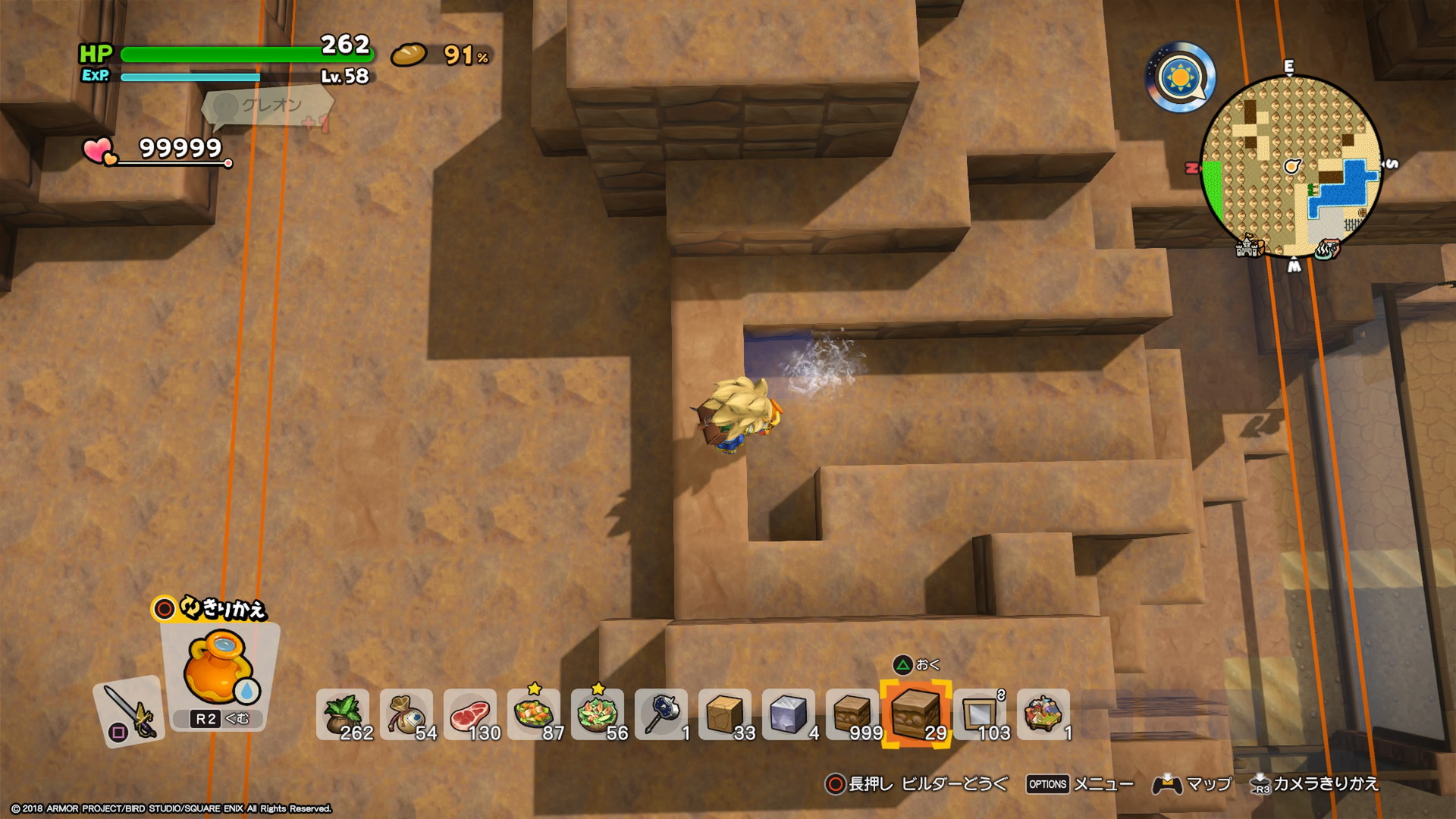The image size is (1456, 819).
Task: Click the castle marker on minimap edge
Action: tap(1248, 246)
